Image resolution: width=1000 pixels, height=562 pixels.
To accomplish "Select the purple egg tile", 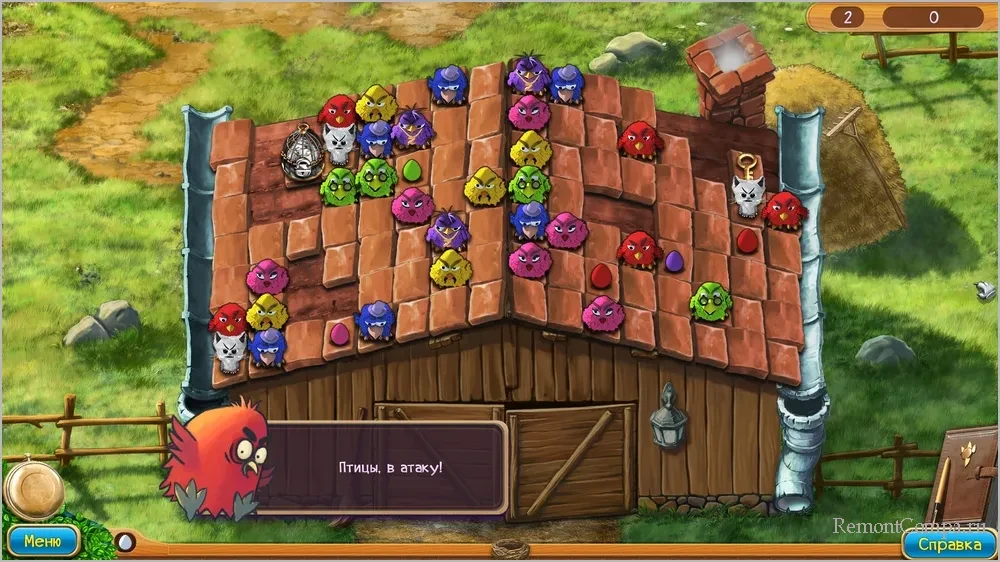I will (674, 262).
